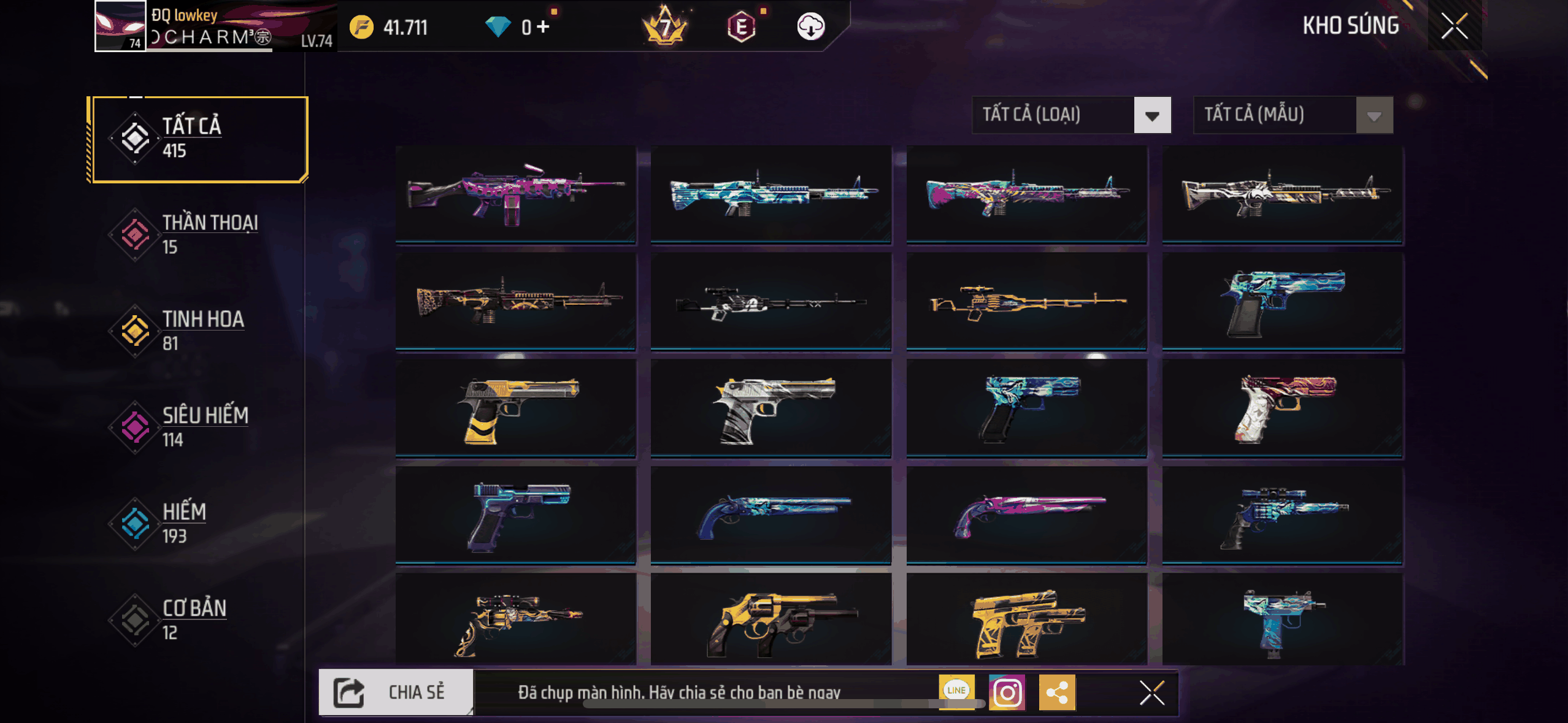
Task: Add diamonds using the plus button
Action: pyautogui.click(x=542, y=27)
